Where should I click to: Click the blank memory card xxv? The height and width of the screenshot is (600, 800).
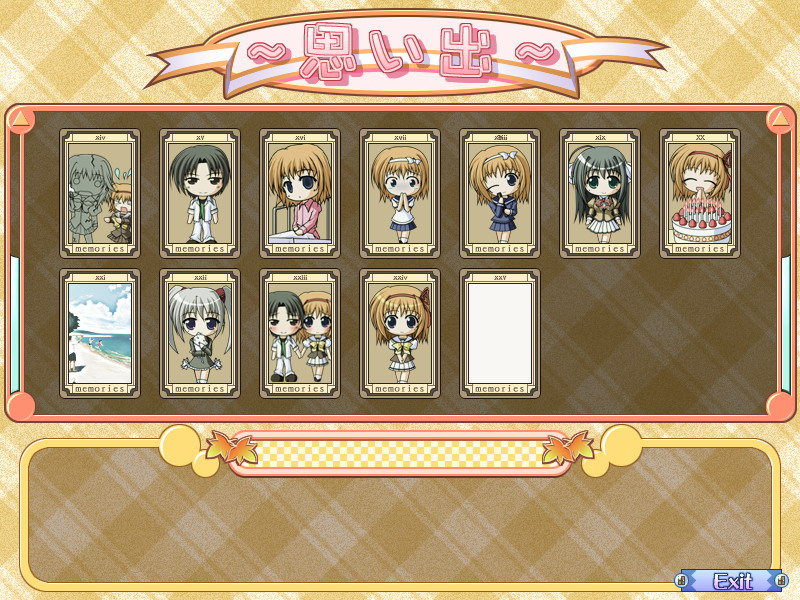[x=500, y=333]
